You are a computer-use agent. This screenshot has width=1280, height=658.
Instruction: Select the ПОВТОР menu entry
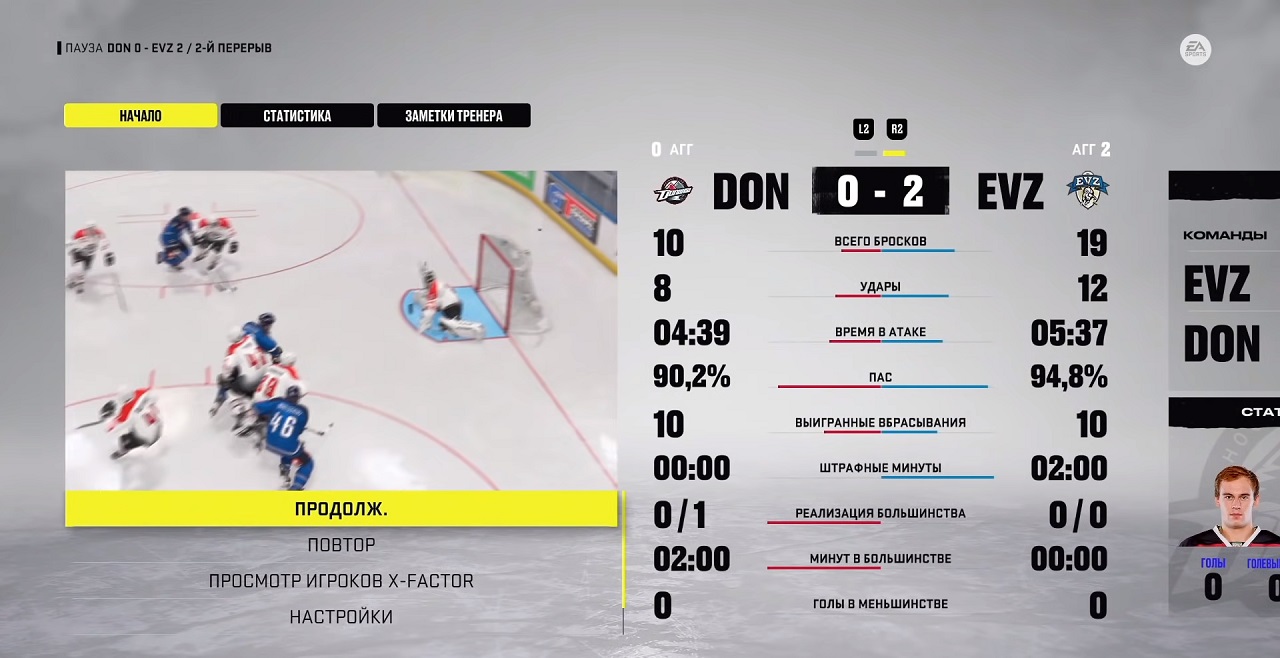(341, 545)
